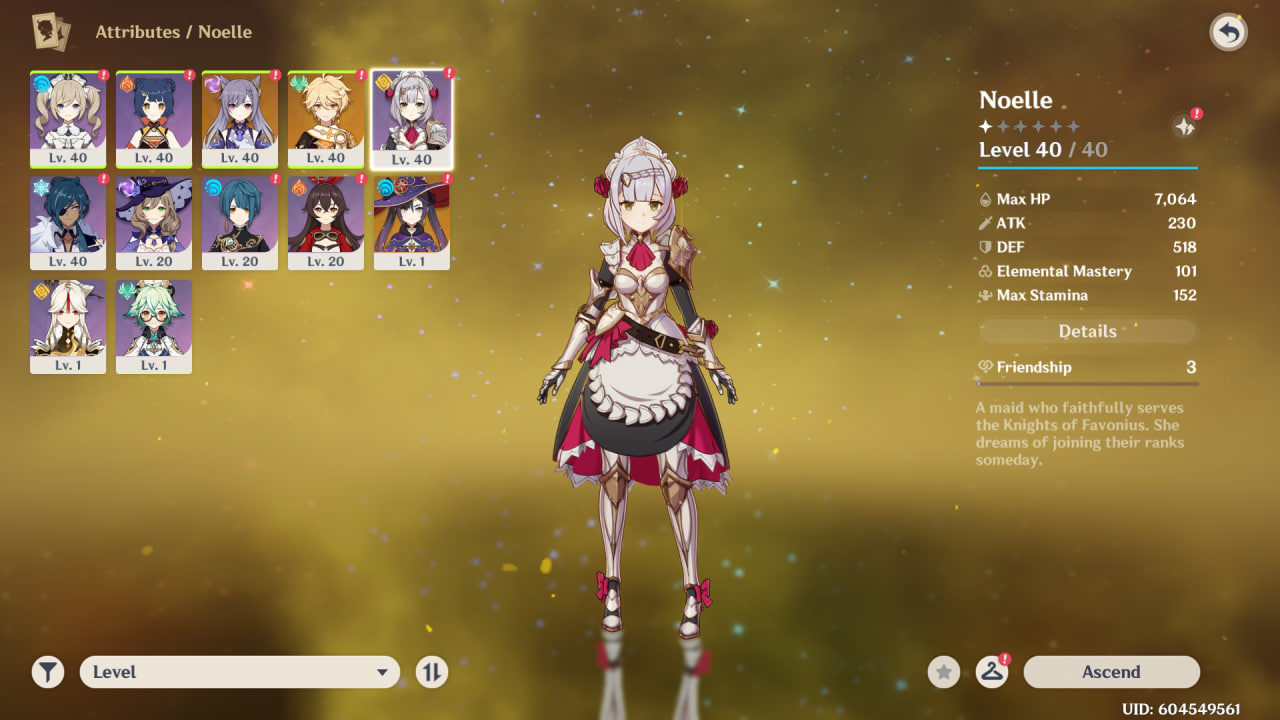Open the Level sort dropdown
Viewport: 1280px width, 720px height.
click(239, 672)
